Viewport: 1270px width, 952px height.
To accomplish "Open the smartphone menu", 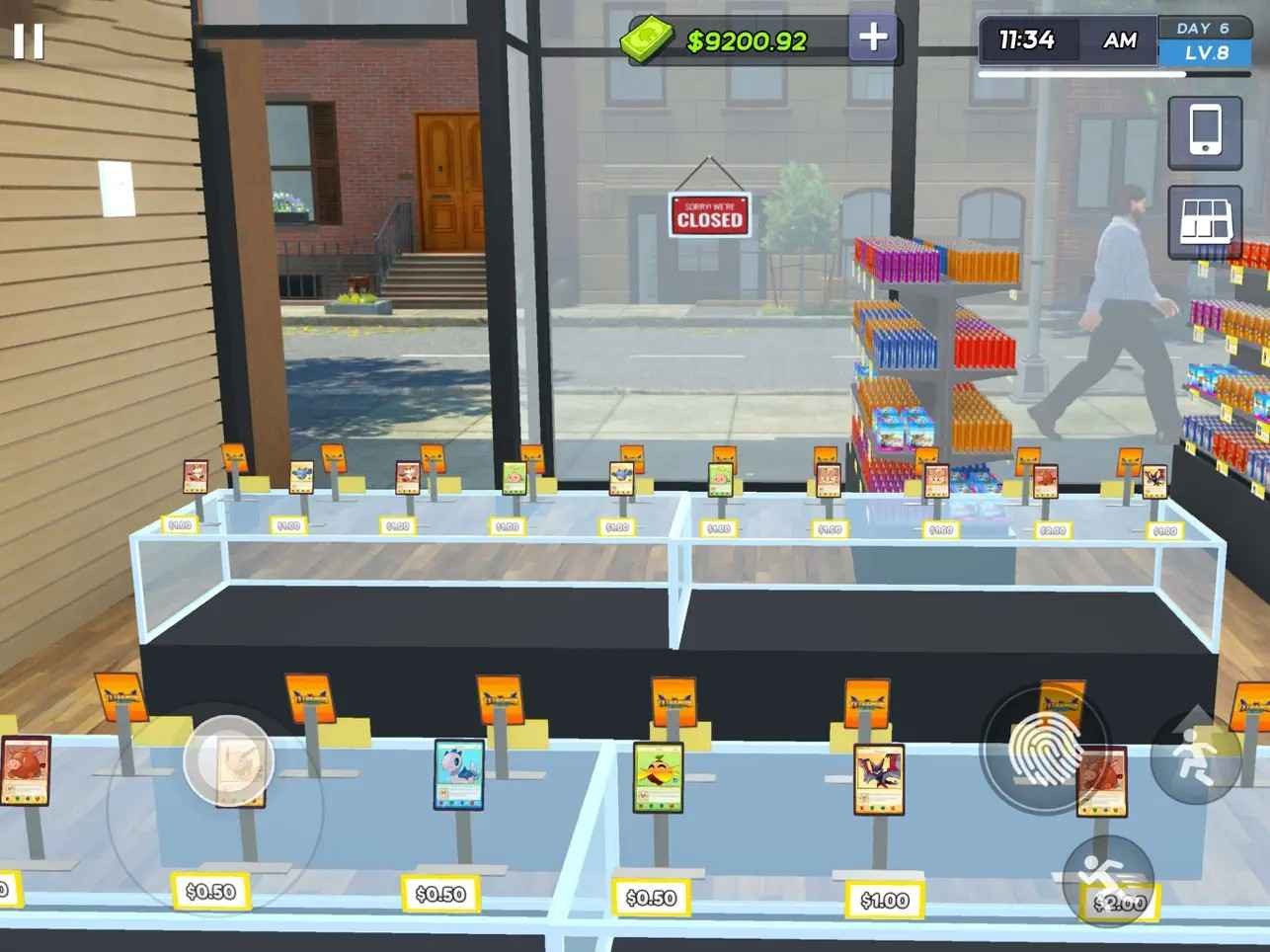I will [1205, 131].
